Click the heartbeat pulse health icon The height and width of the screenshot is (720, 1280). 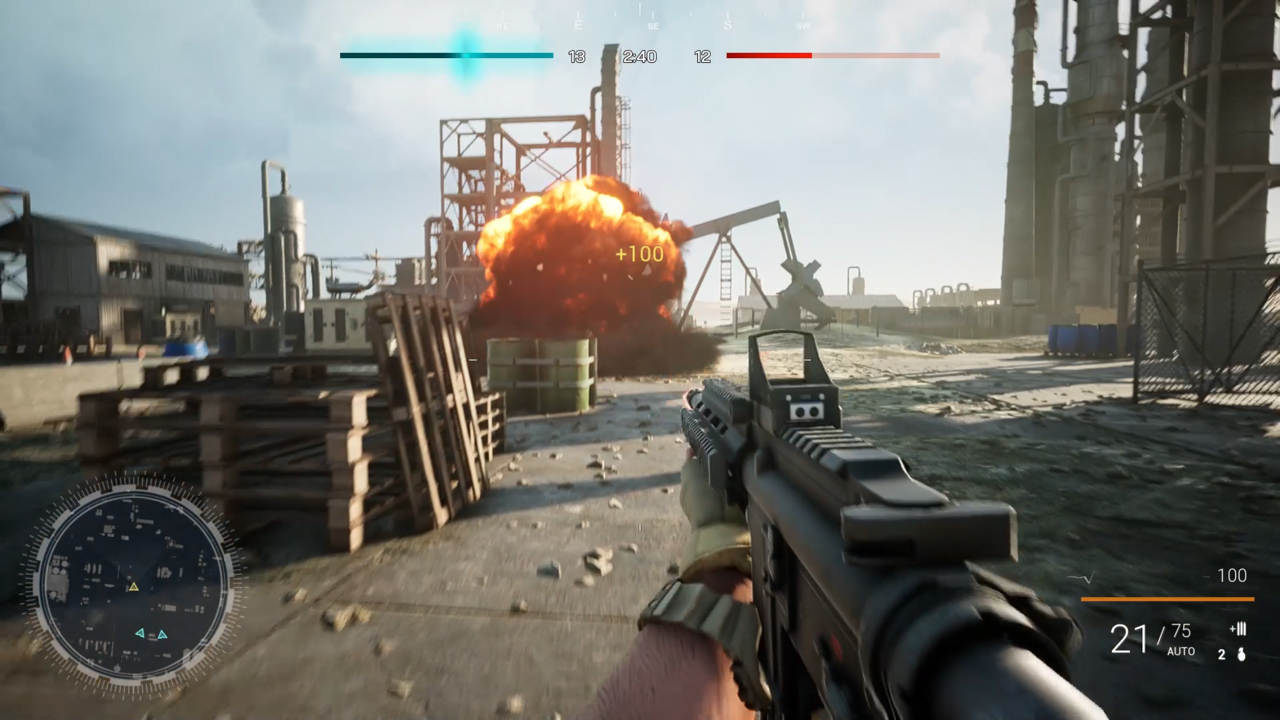[1081, 578]
